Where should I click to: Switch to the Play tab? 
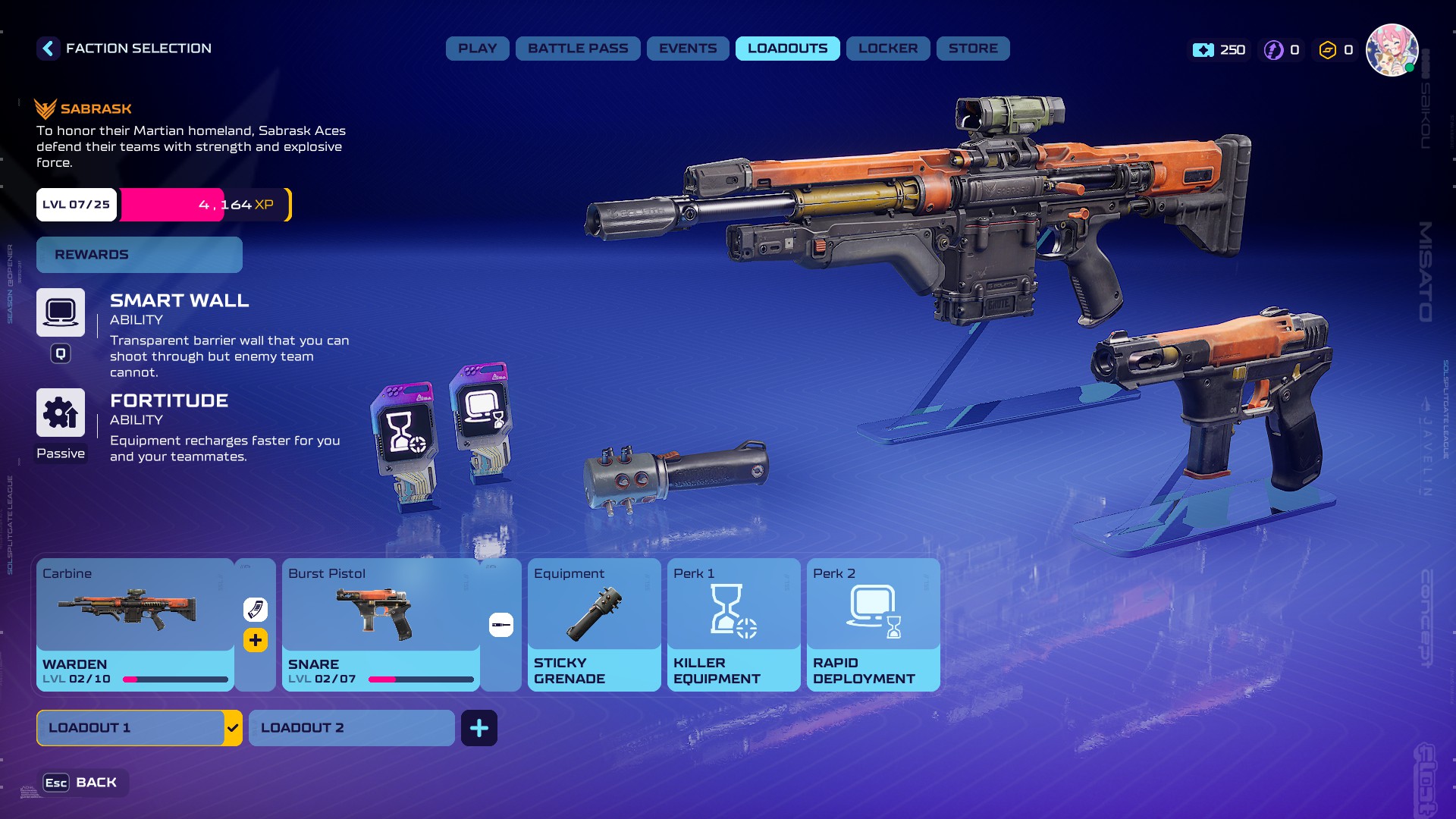[477, 49]
